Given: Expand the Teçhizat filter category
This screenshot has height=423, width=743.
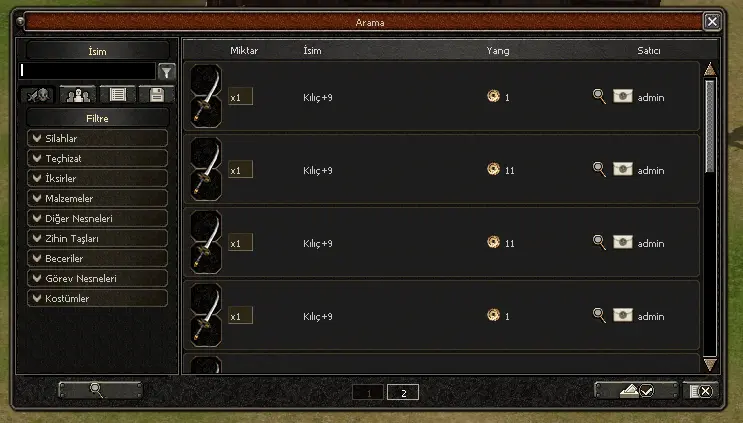Looking at the screenshot, I should 97,158.
